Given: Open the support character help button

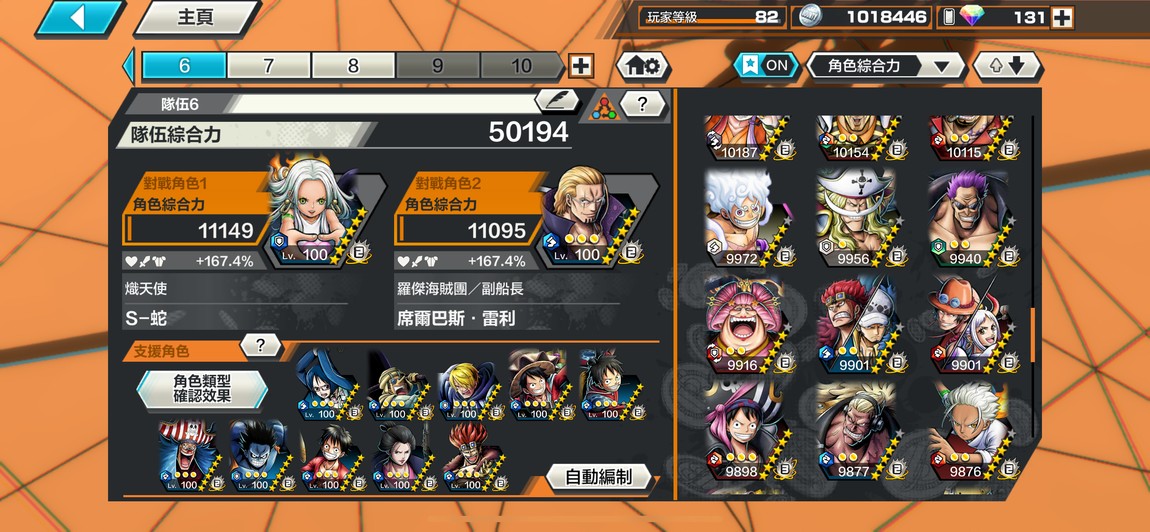Looking at the screenshot, I should 260,346.
